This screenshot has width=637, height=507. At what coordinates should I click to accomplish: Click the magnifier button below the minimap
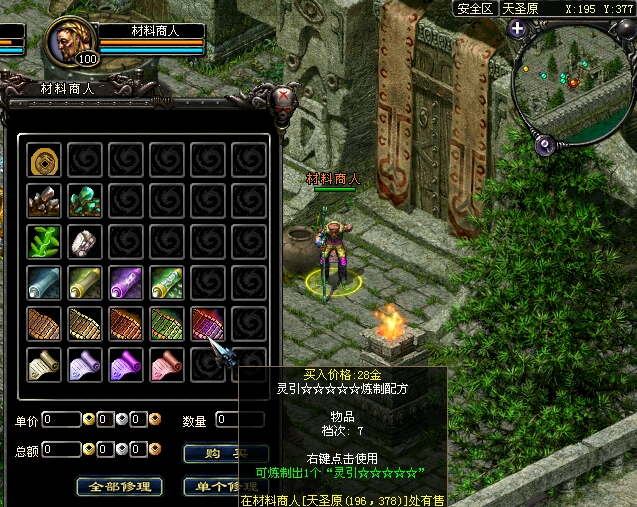546,146
